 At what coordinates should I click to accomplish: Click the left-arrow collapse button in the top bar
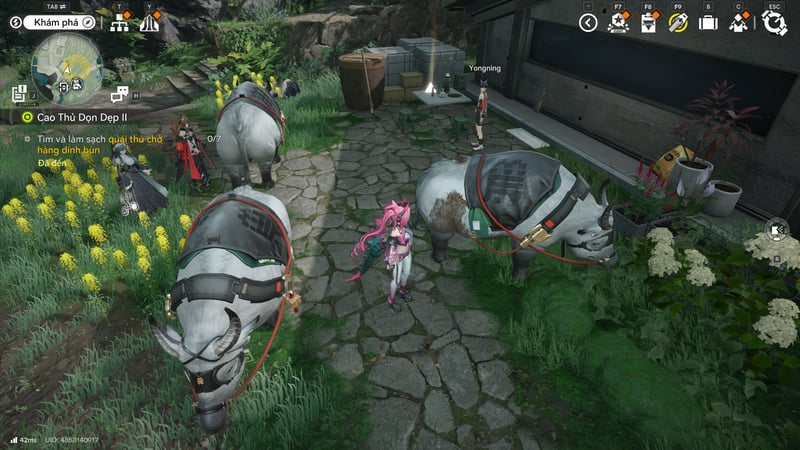[x=588, y=22]
